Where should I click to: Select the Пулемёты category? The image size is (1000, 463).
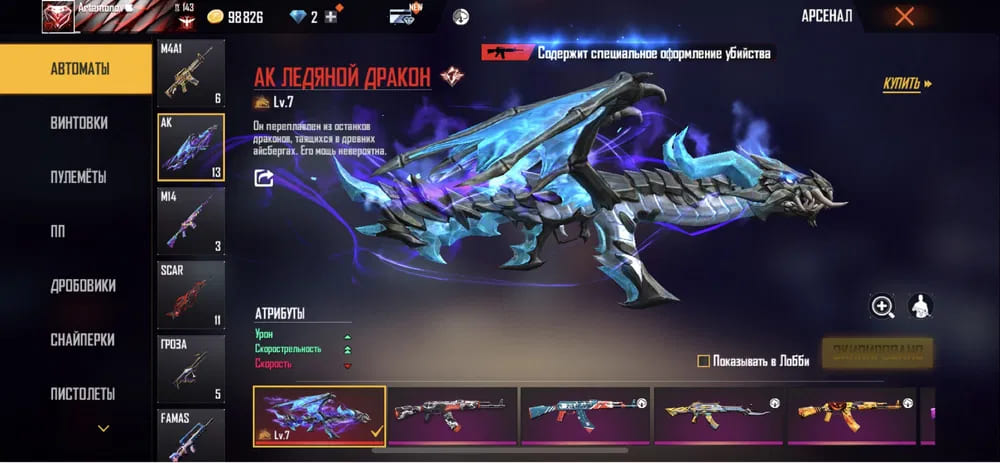click(78, 177)
